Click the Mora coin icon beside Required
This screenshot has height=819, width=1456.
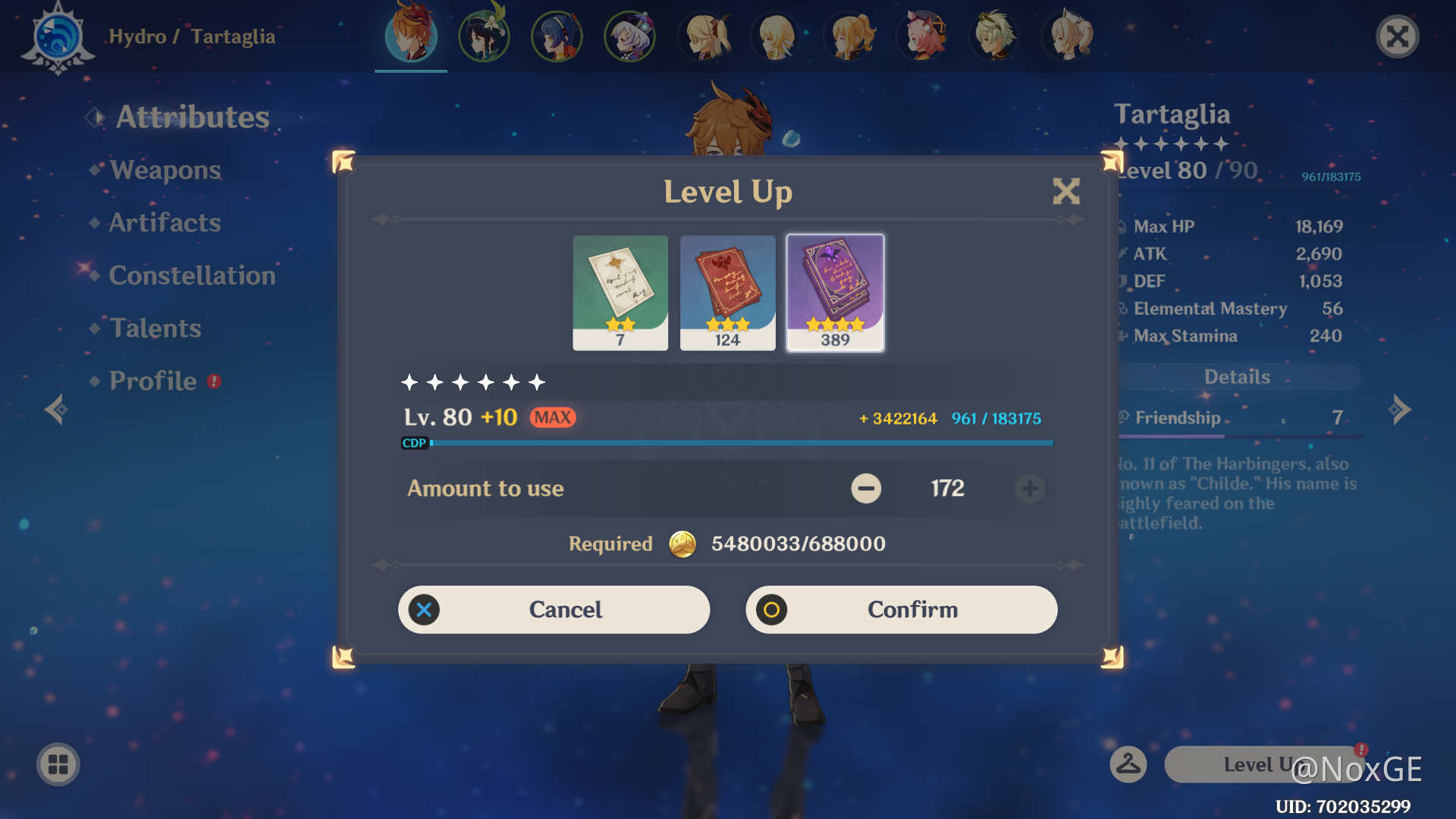(x=680, y=544)
